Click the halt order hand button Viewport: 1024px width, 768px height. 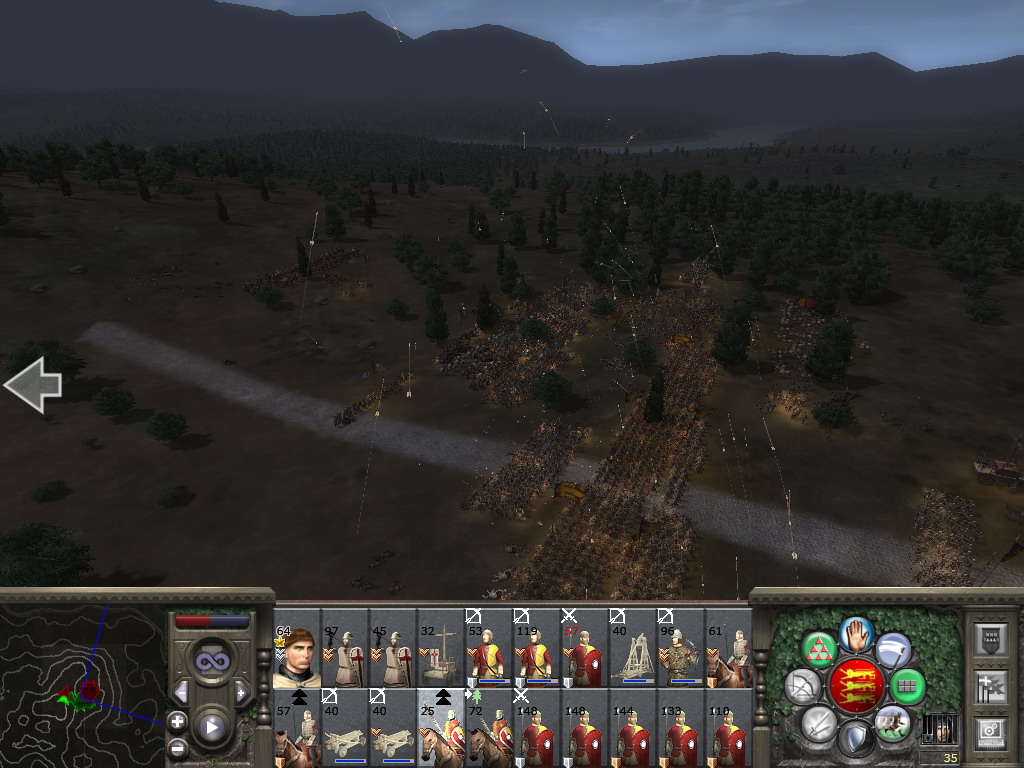(856, 633)
